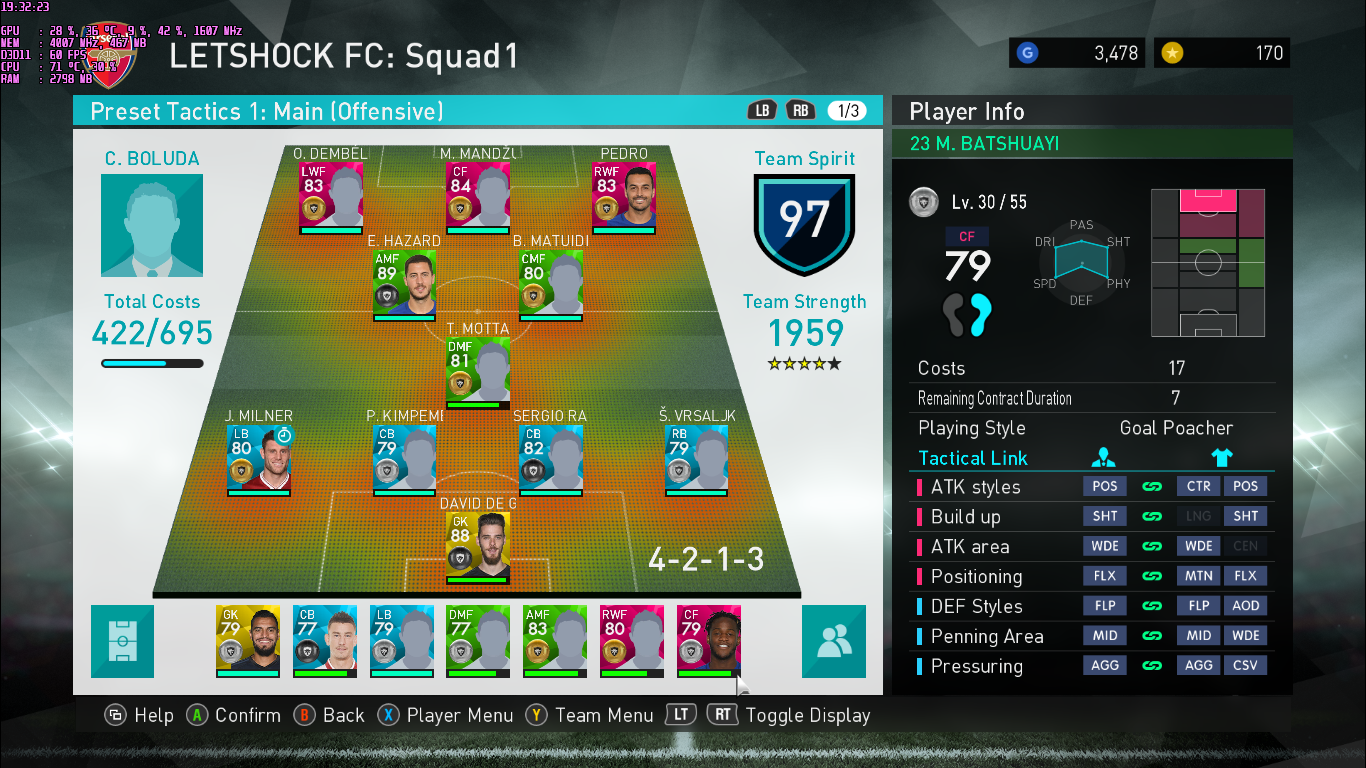Image resolution: width=1366 pixels, height=768 pixels.
Task: Select J. Milner's LB card
Action: click(258, 460)
